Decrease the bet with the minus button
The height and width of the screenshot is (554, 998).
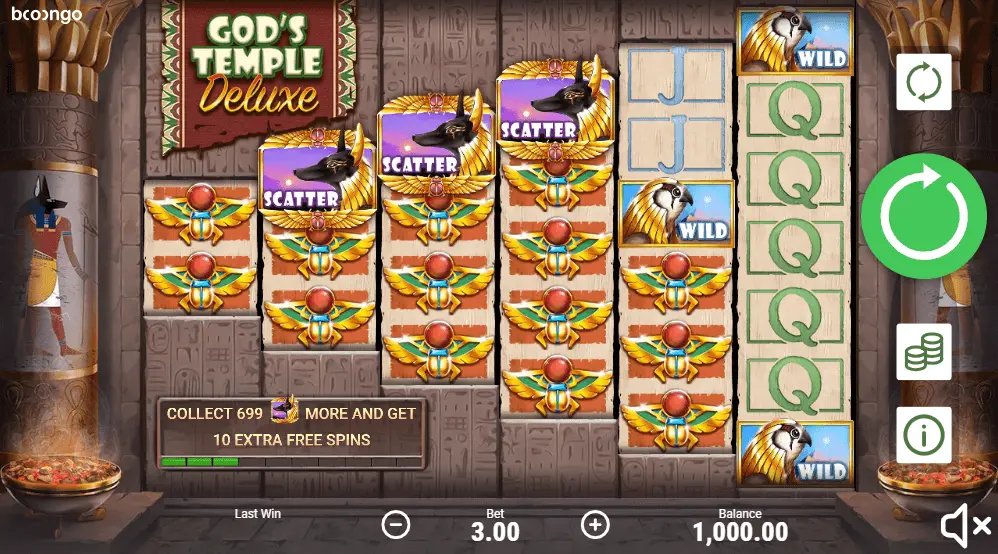pos(397,523)
